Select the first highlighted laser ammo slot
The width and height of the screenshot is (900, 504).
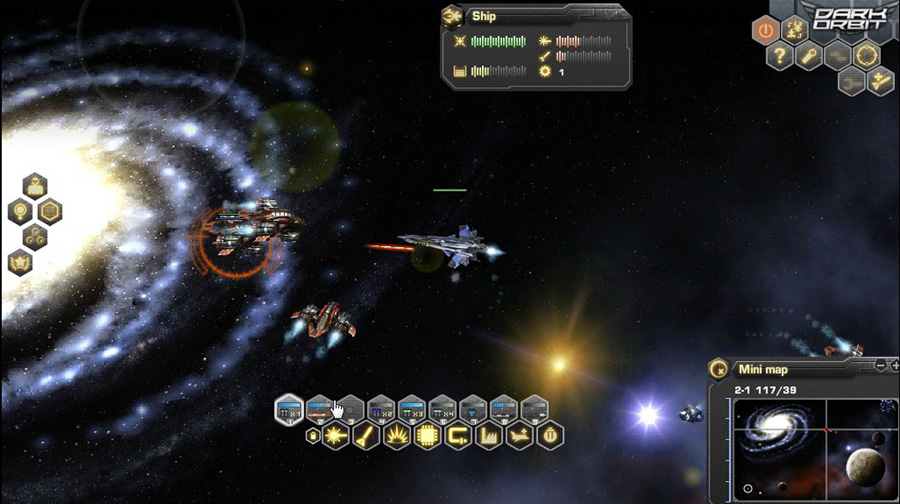point(289,408)
